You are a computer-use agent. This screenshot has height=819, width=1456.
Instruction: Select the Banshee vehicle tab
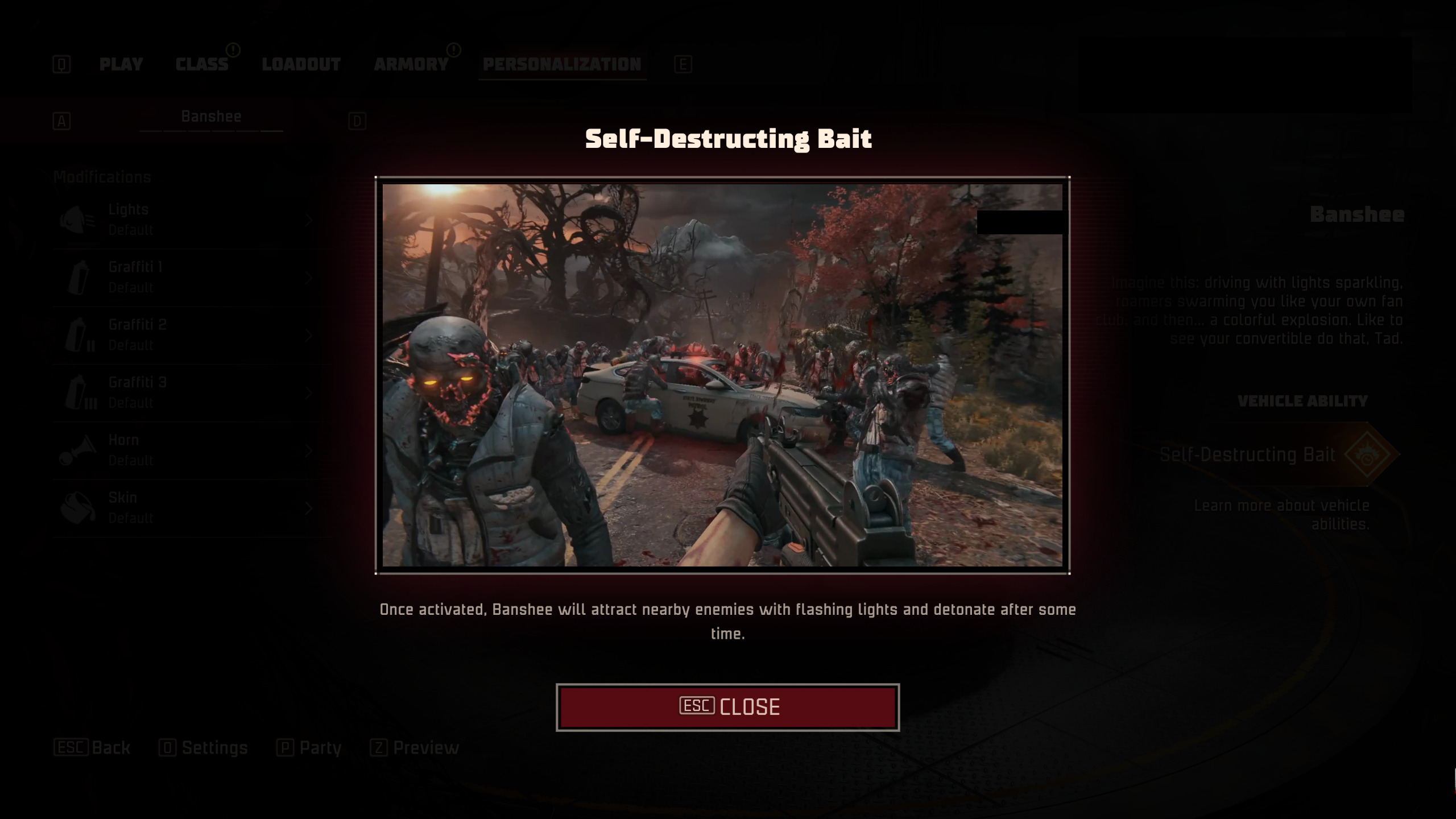[x=211, y=117]
